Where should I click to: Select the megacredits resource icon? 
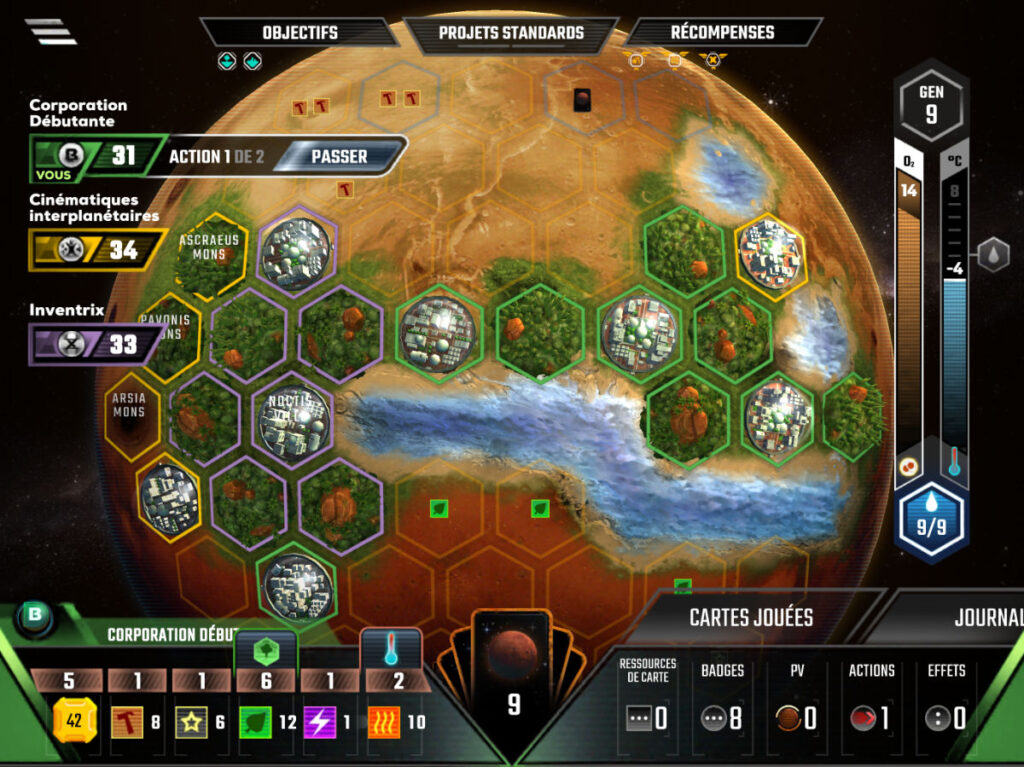73,721
